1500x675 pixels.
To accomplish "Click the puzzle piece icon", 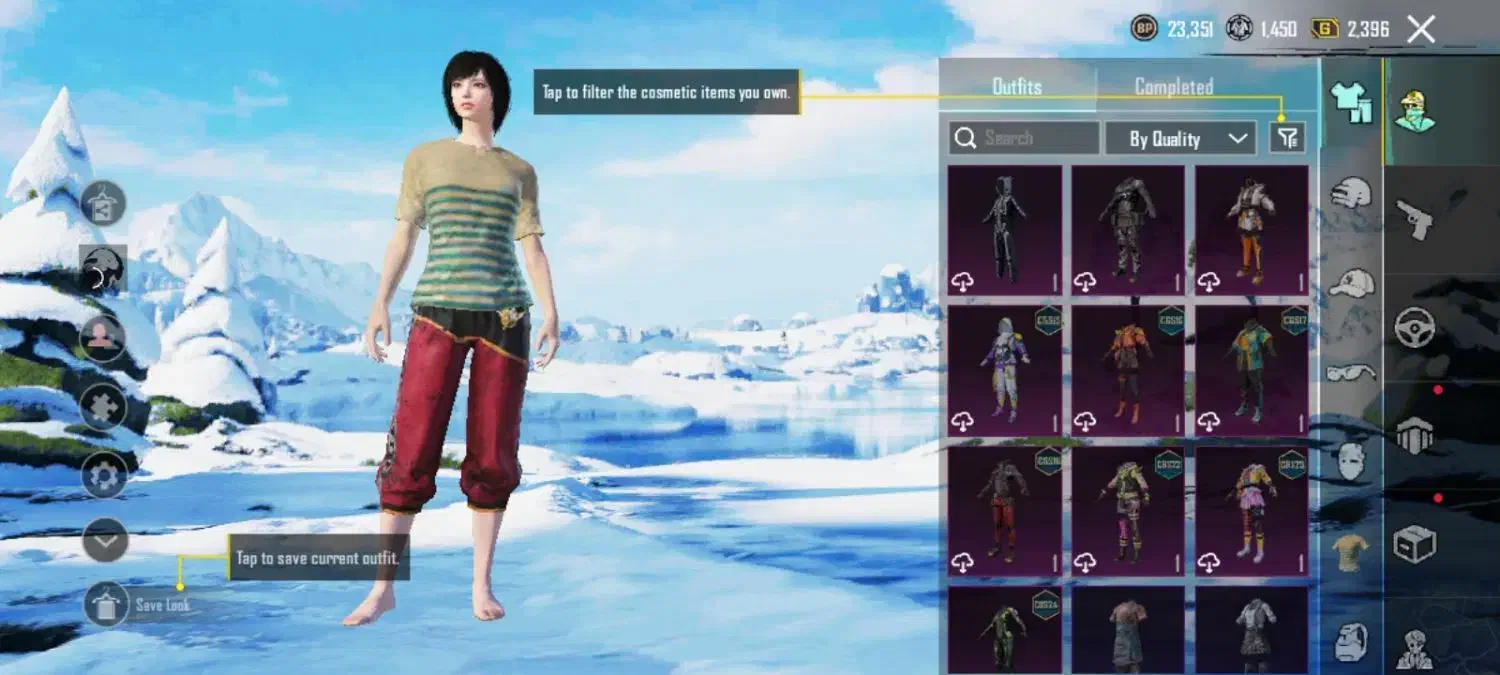I will click(104, 406).
